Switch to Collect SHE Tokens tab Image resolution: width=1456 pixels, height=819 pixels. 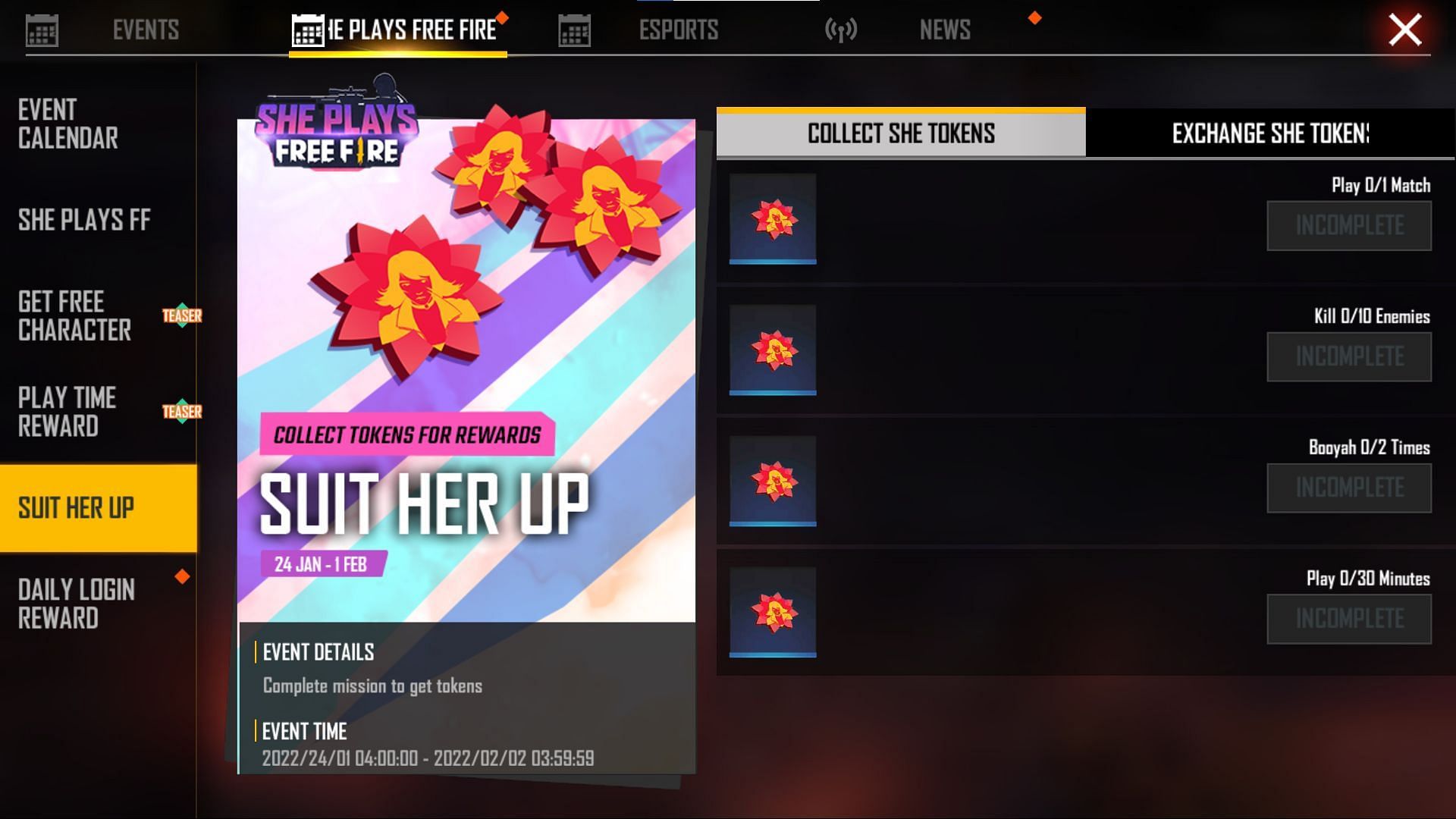(x=901, y=133)
